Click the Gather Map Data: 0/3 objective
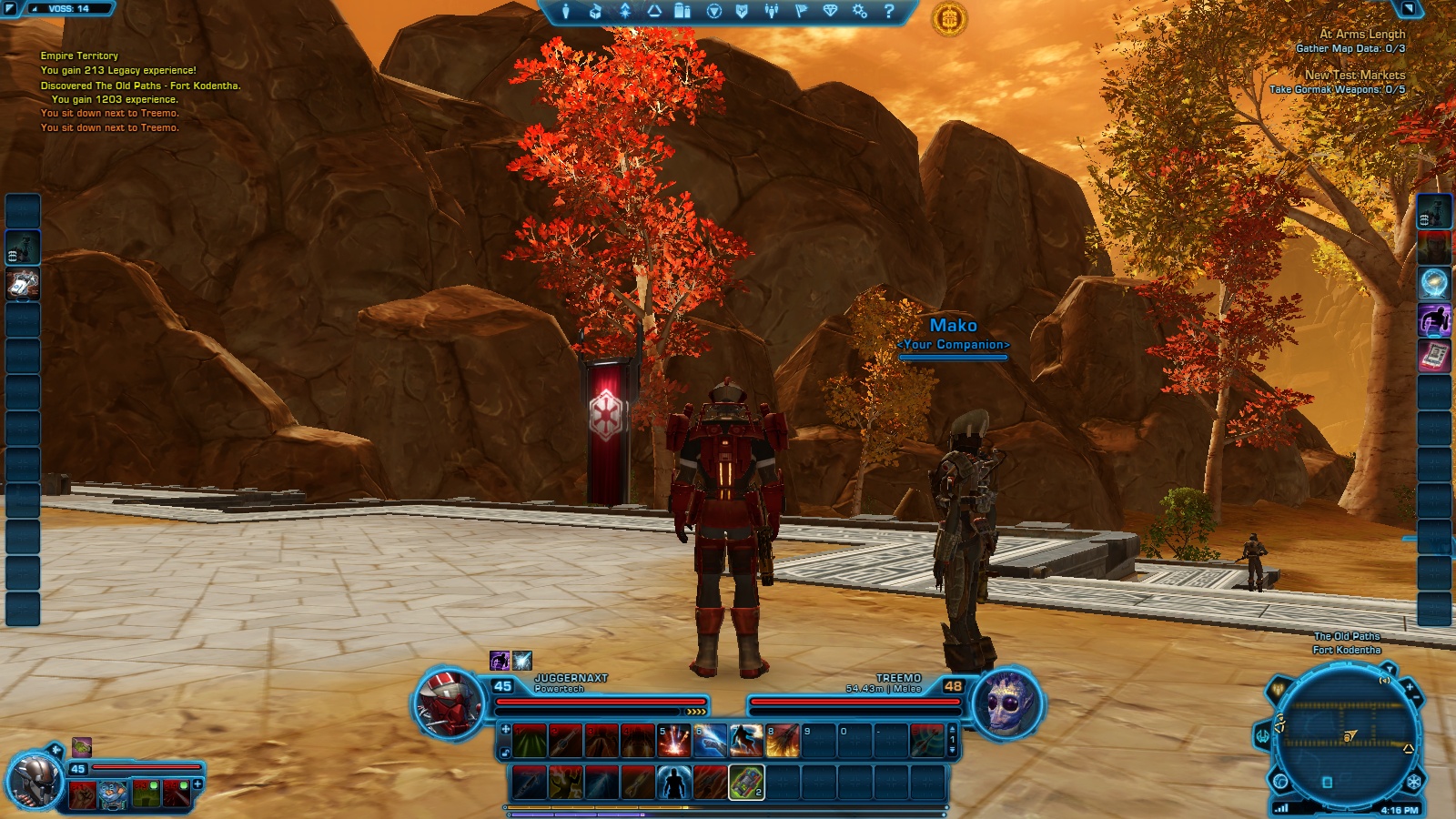This screenshot has width=1456, height=819. point(1350,48)
